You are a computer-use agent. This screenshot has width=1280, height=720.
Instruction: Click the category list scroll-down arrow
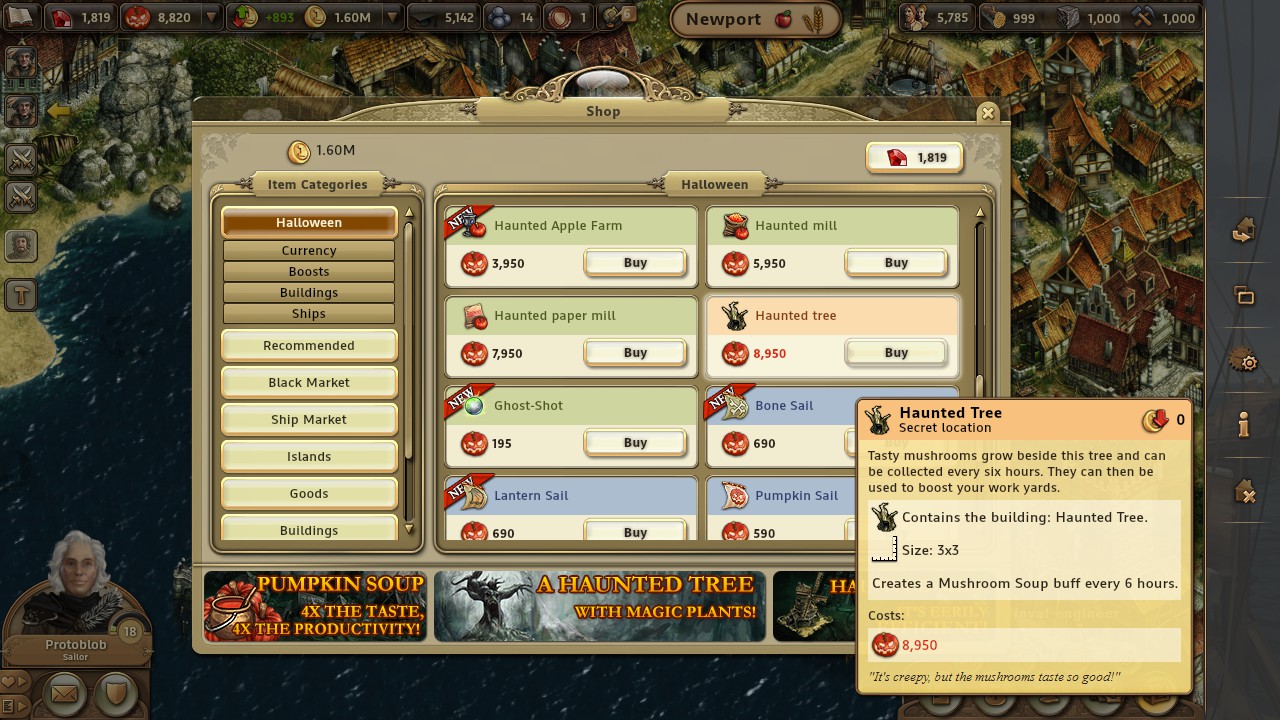409,531
